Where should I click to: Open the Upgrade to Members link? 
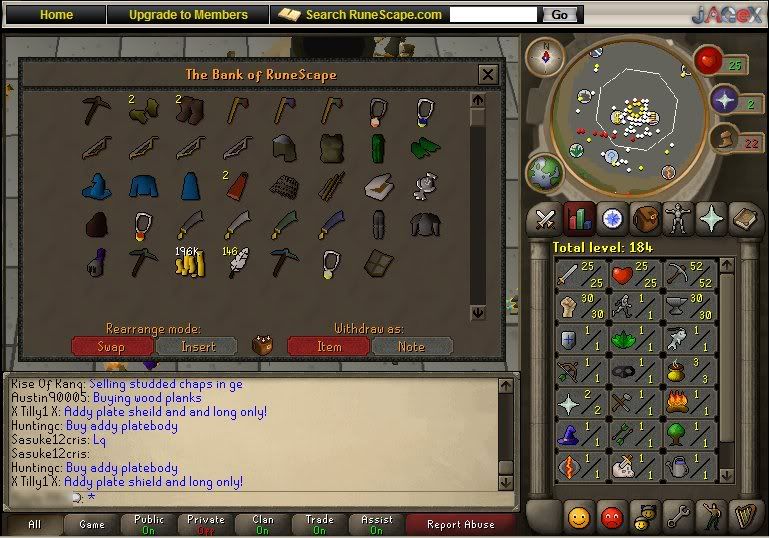pyautogui.click(x=188, y=15)
